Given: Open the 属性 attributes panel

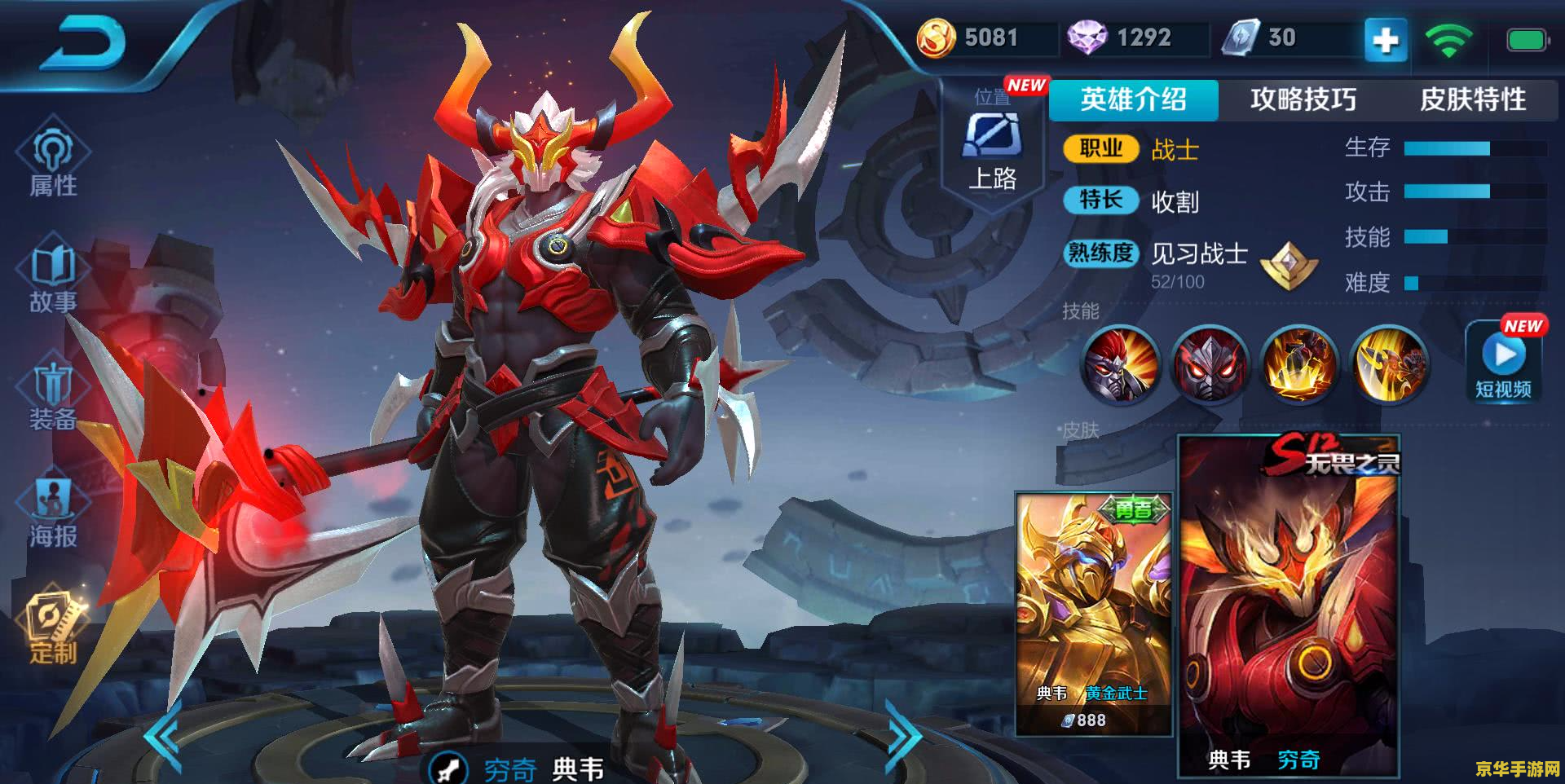Looking at the screenshot, I should [x=53, y=161].
